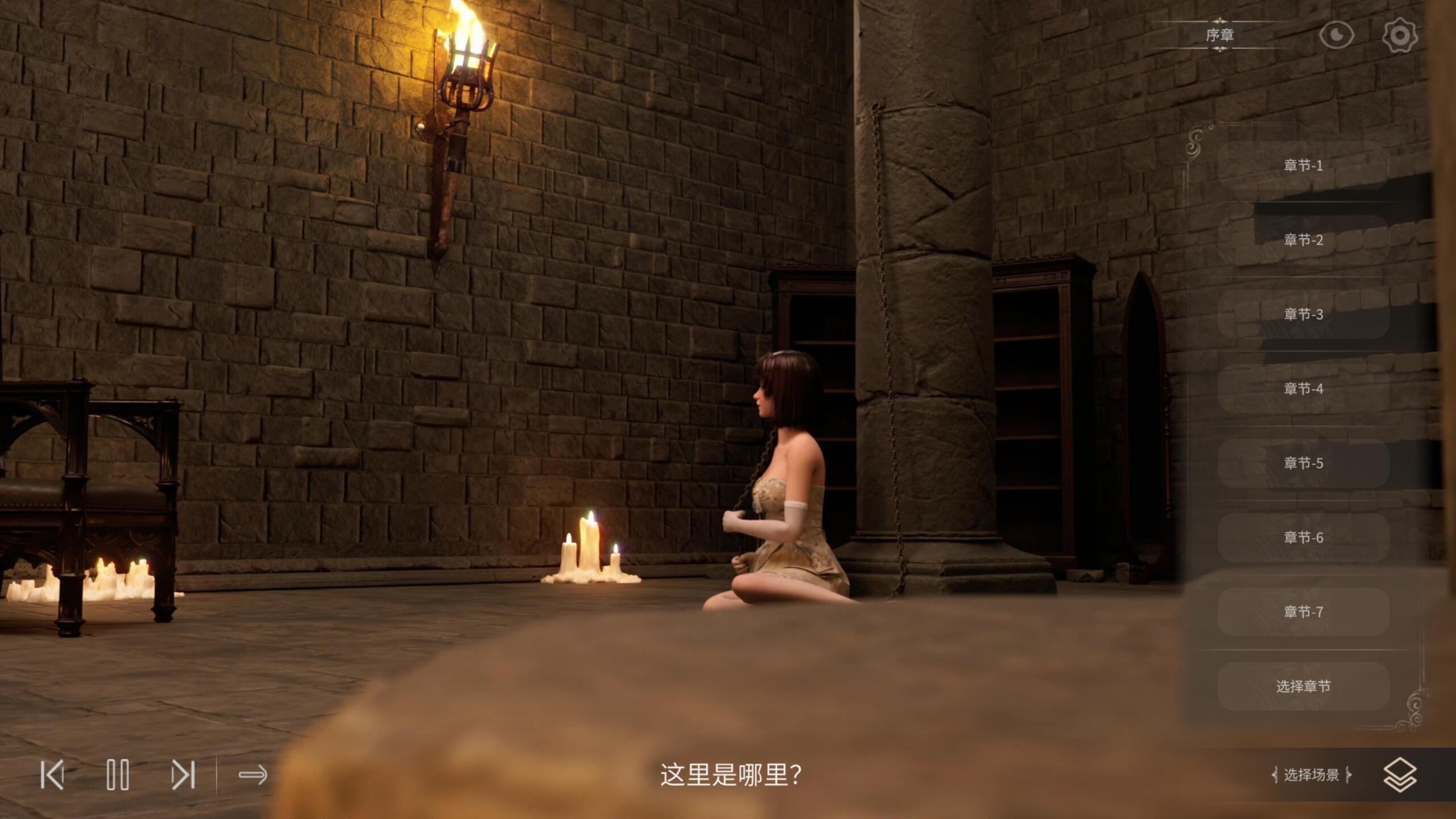Pause playback with the pause icon

[118, 773]
